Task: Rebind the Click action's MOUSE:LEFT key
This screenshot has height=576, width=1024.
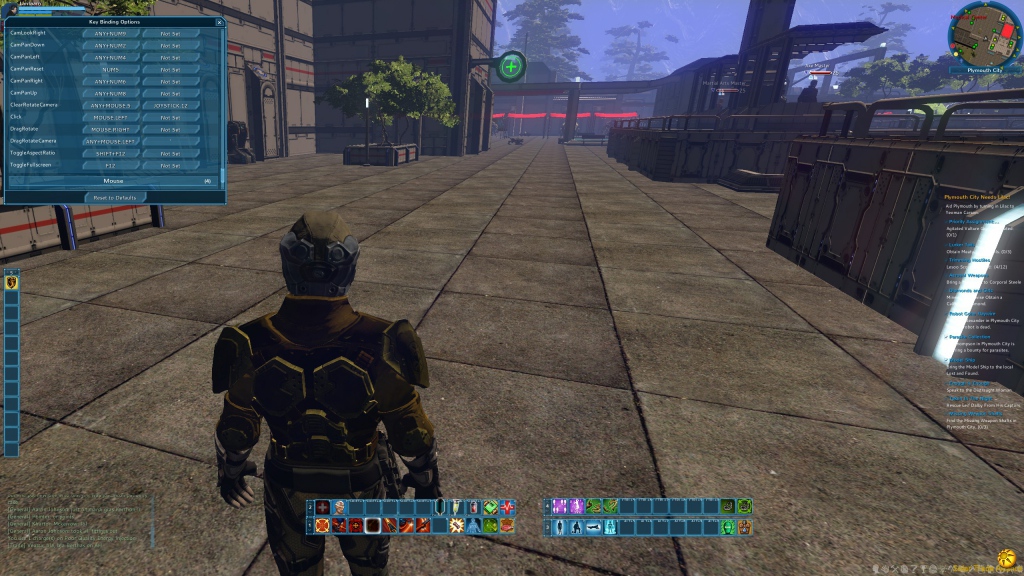Action: [x=110, y=117]
